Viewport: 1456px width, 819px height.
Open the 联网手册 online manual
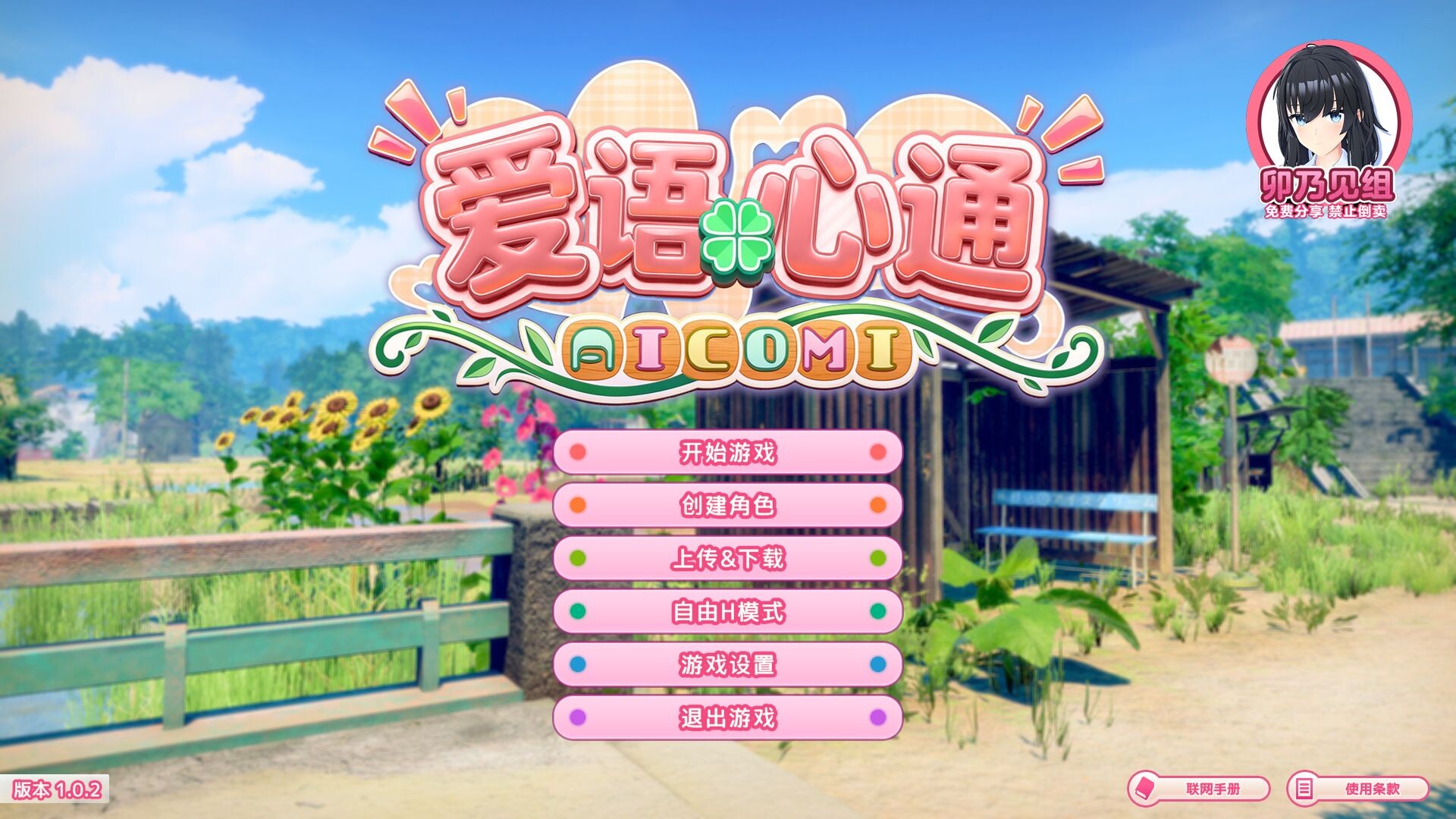pos(1199,789)
